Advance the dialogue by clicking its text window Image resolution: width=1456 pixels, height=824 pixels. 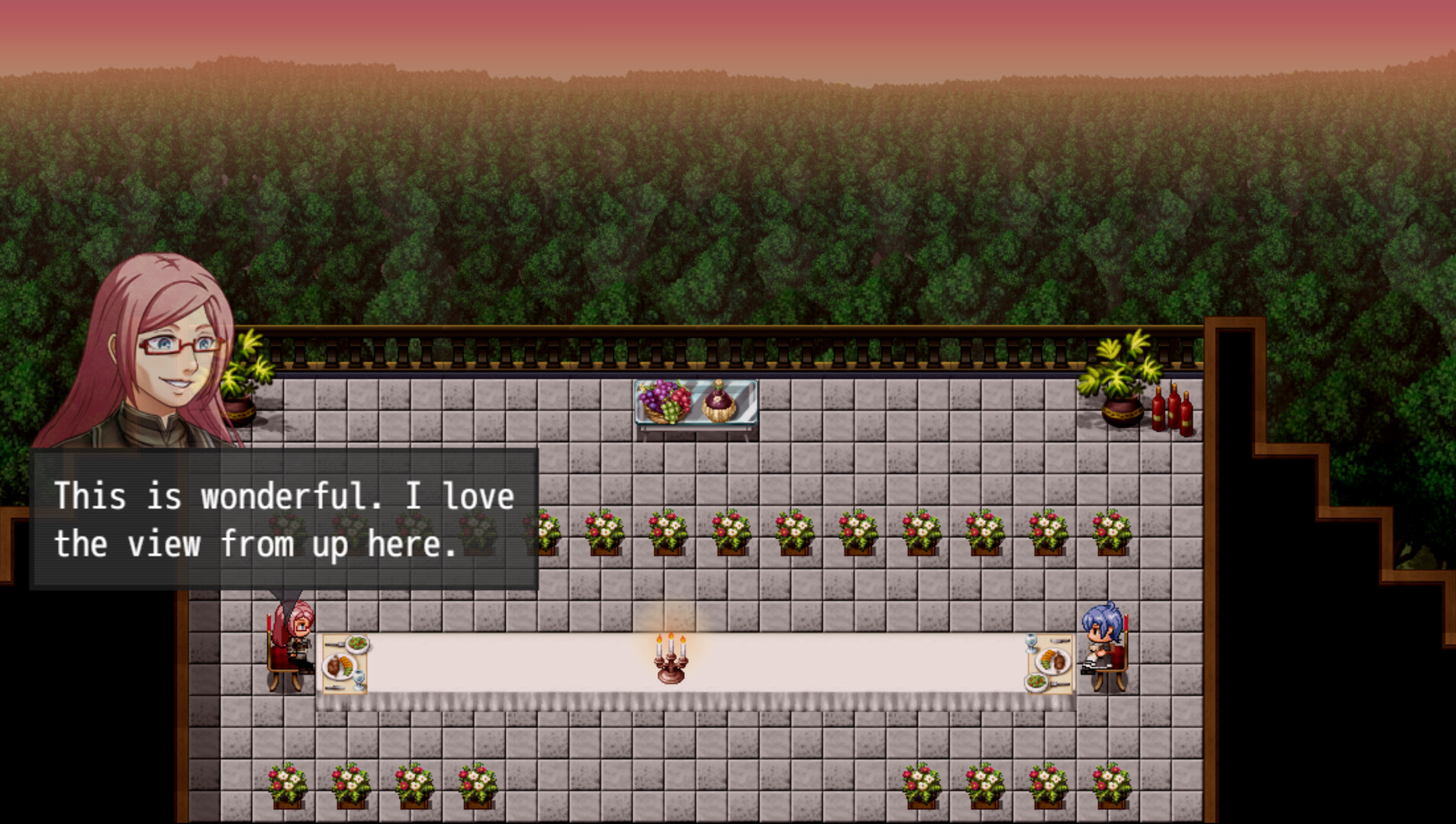[282, 519]
